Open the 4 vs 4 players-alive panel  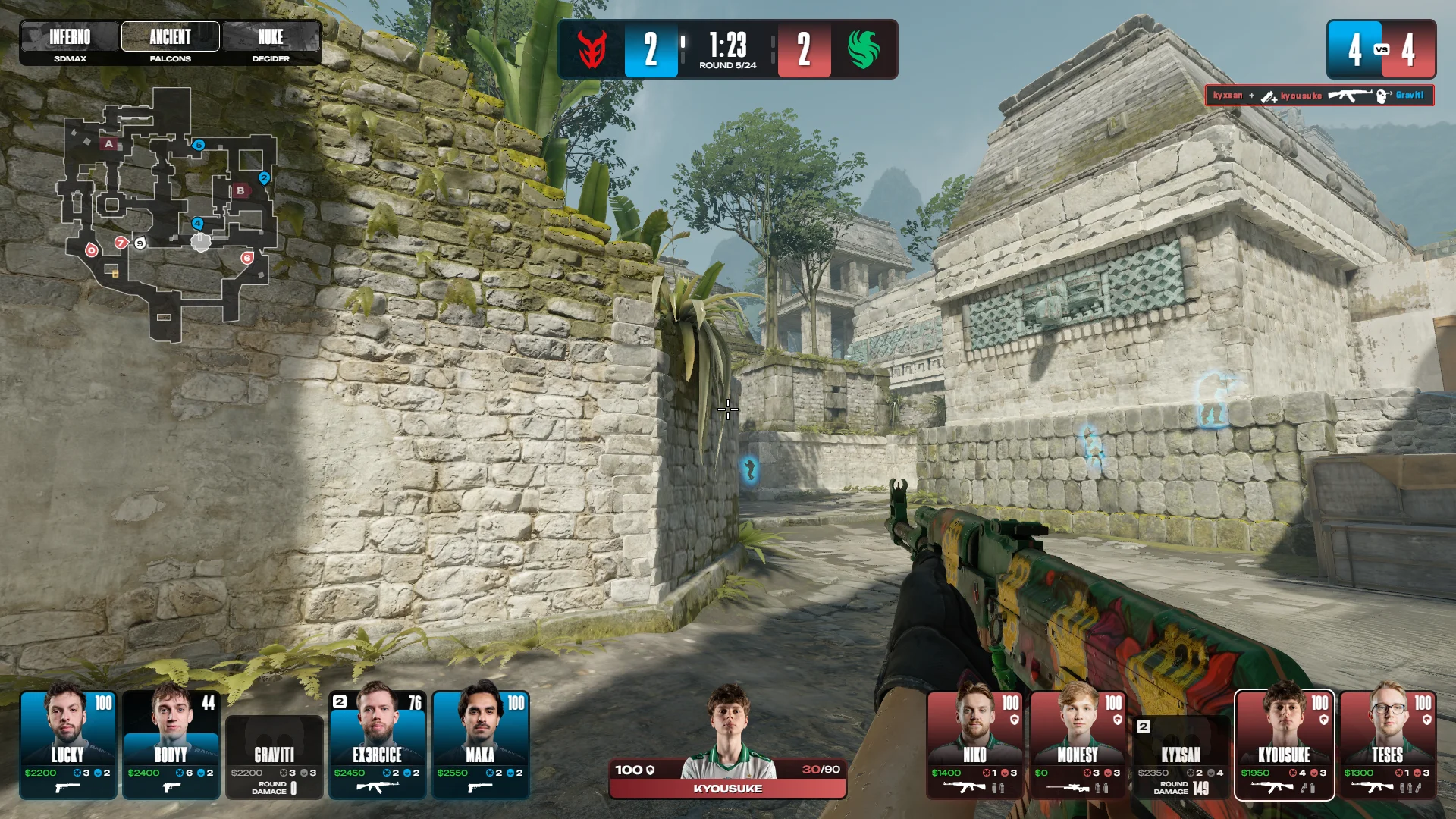click(x=1381, y=49)
